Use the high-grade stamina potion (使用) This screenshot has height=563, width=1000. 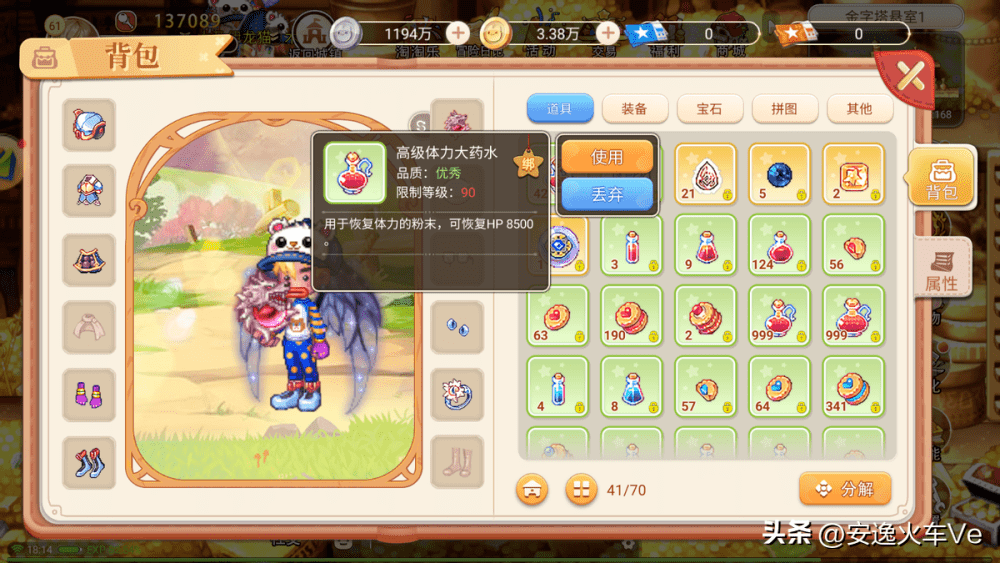point(607,157)
